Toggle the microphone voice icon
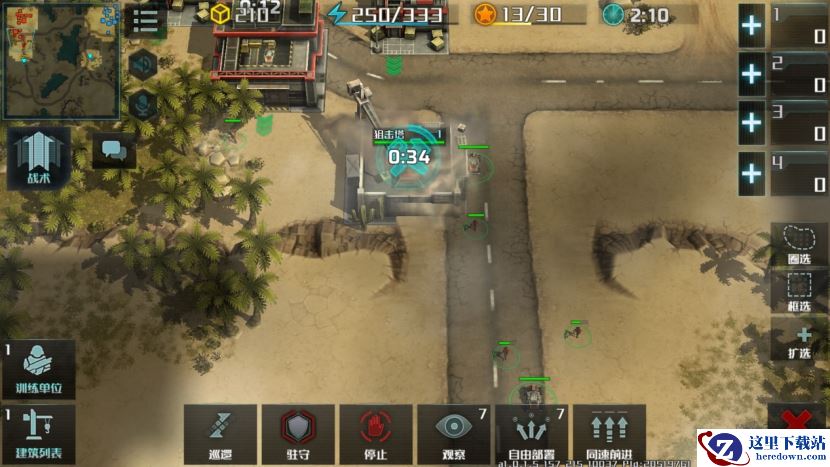 pos(145,102)
